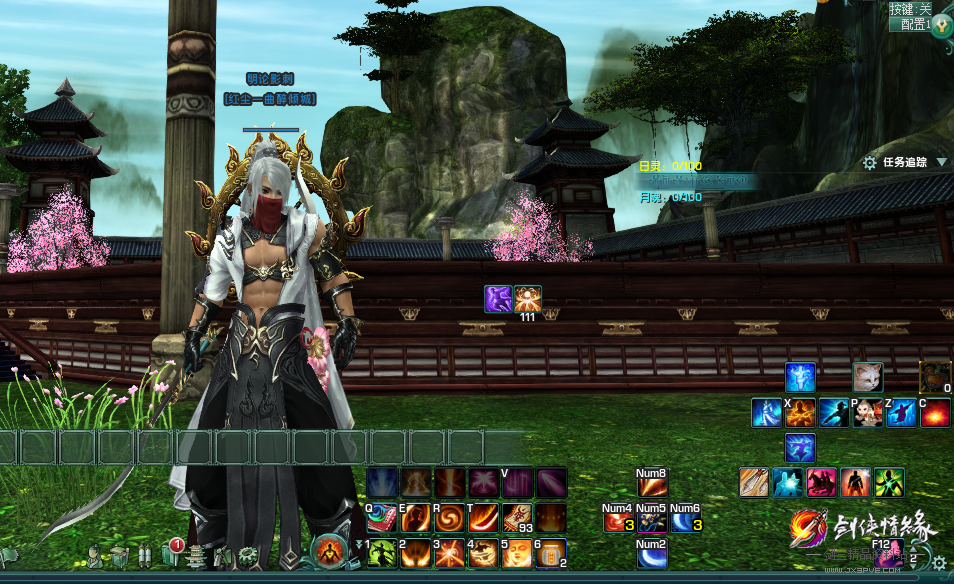This screenshot has width=954, height=584.
Task: Click the purple buff status icon
Action: click(498, 298)
